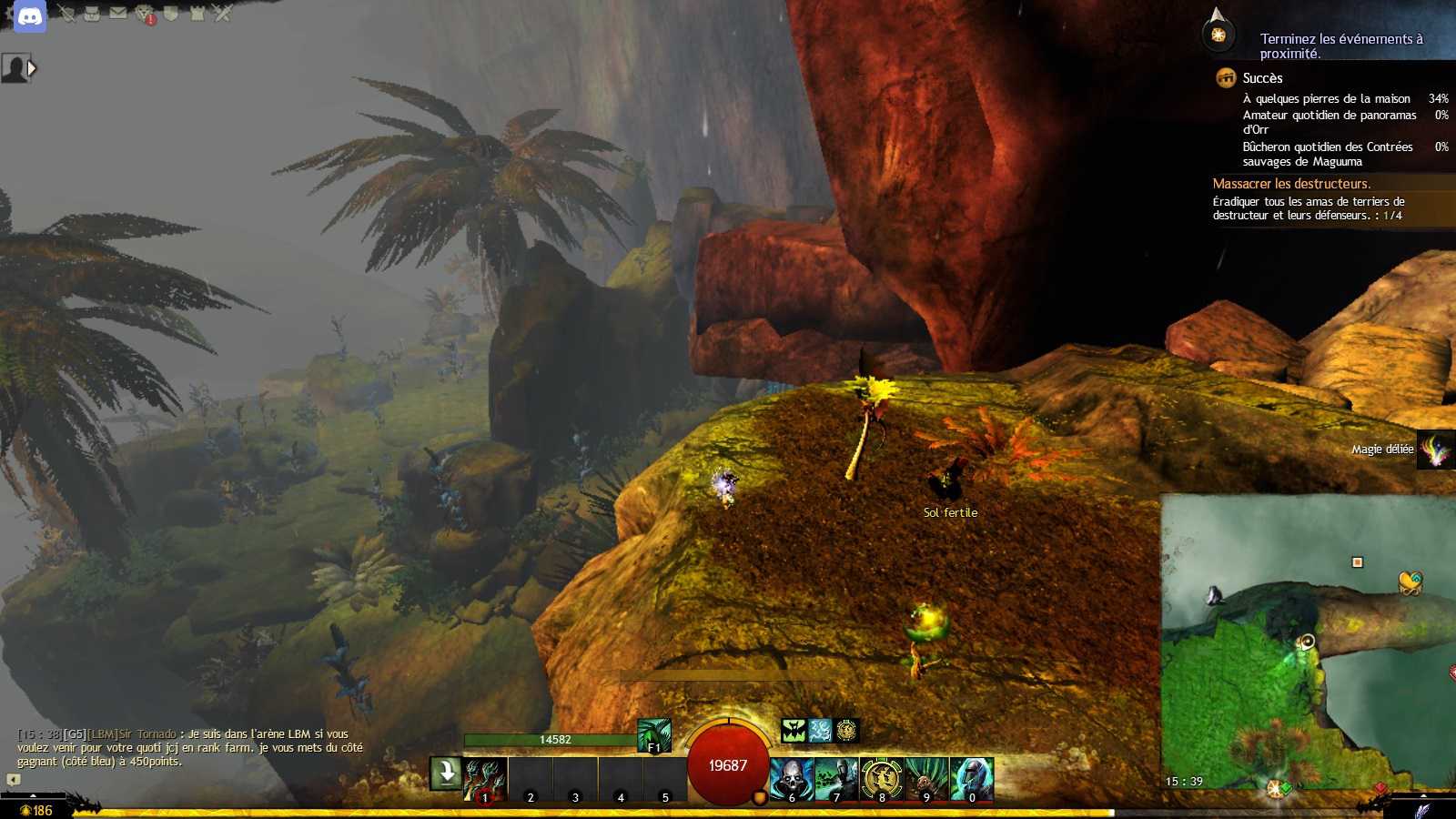Image resolution: width=1456 pixels, height=819 pixels.
Task: Click the Magie déliée currency icon
Action: pos(1436,450)
